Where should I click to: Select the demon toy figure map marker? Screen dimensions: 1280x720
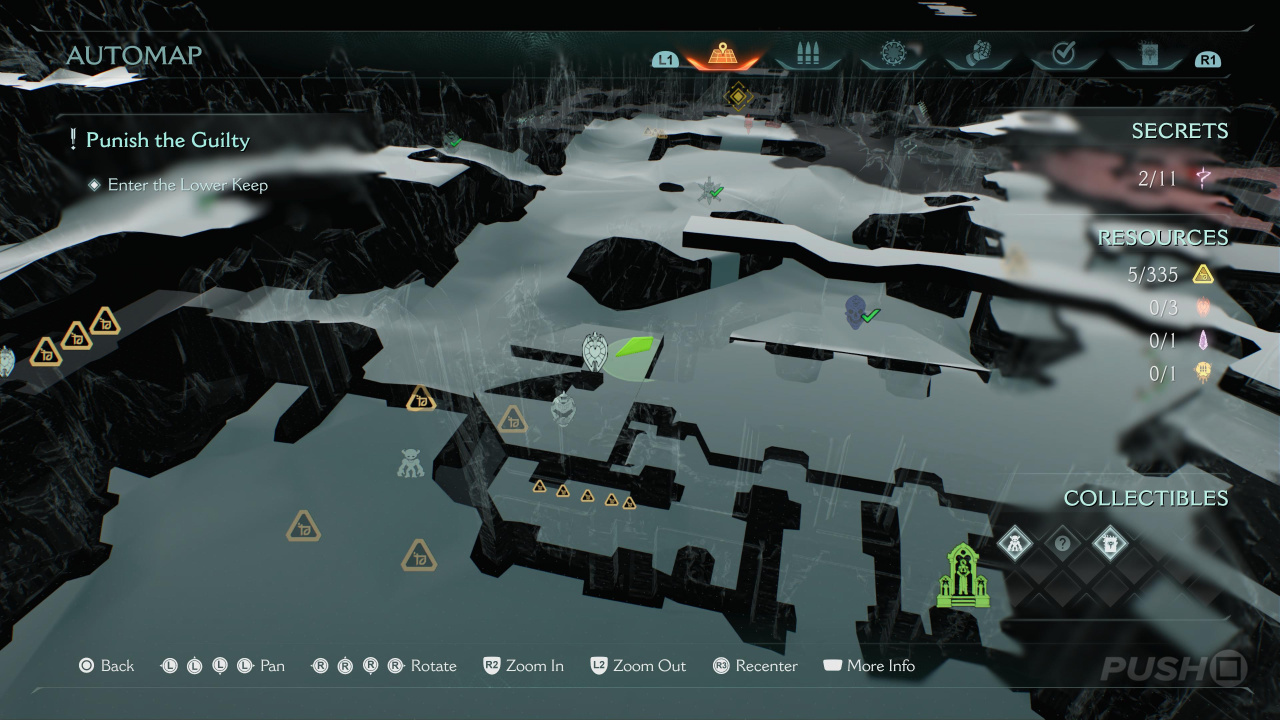tap(410, 462)
